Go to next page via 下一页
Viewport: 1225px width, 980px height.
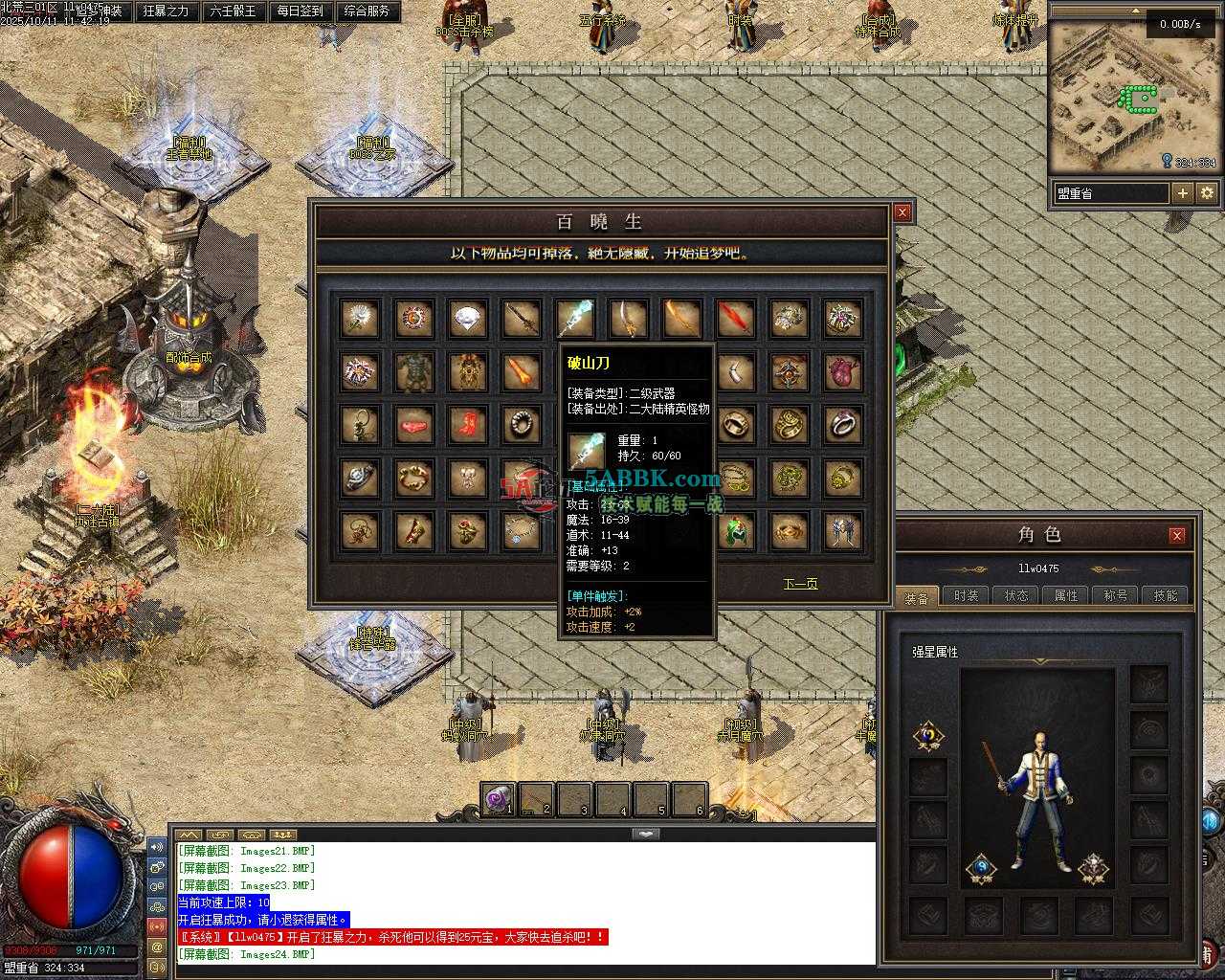800,584
